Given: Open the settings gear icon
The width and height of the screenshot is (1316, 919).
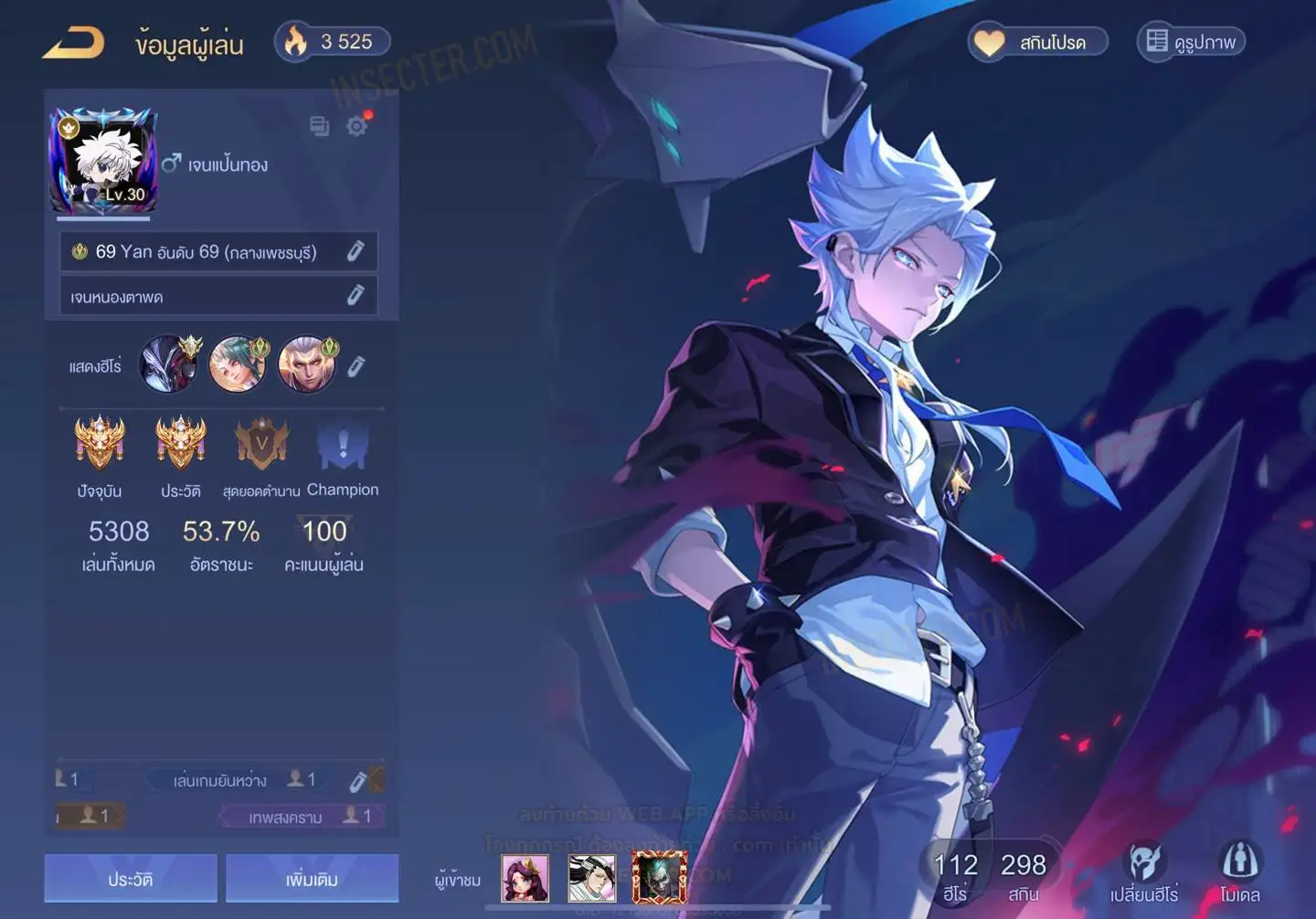Looking at the screenshot, I should pos(357,126).
